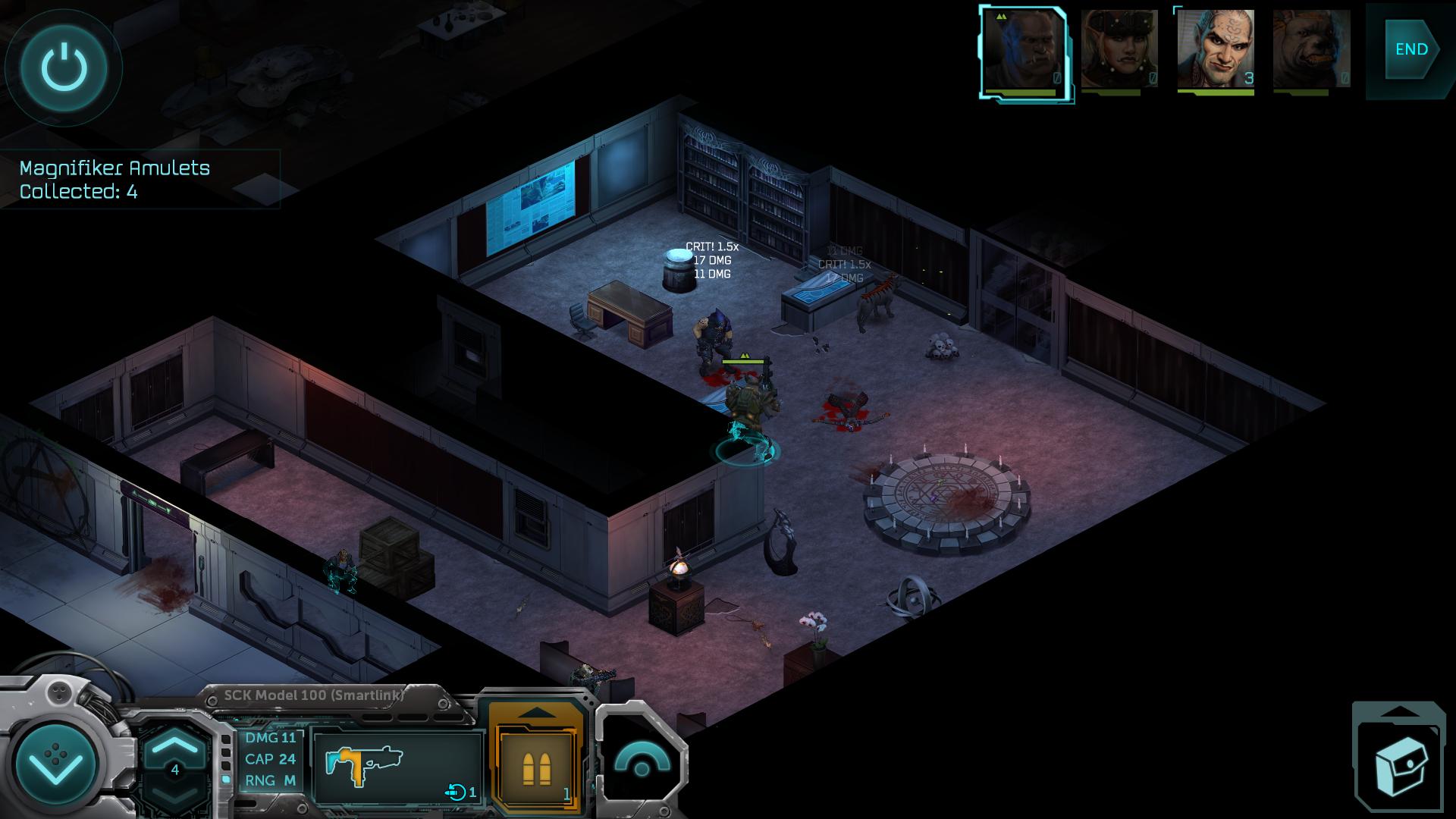
Task: Select the elf woman with hat portrait
Action: coord(1119,49)
